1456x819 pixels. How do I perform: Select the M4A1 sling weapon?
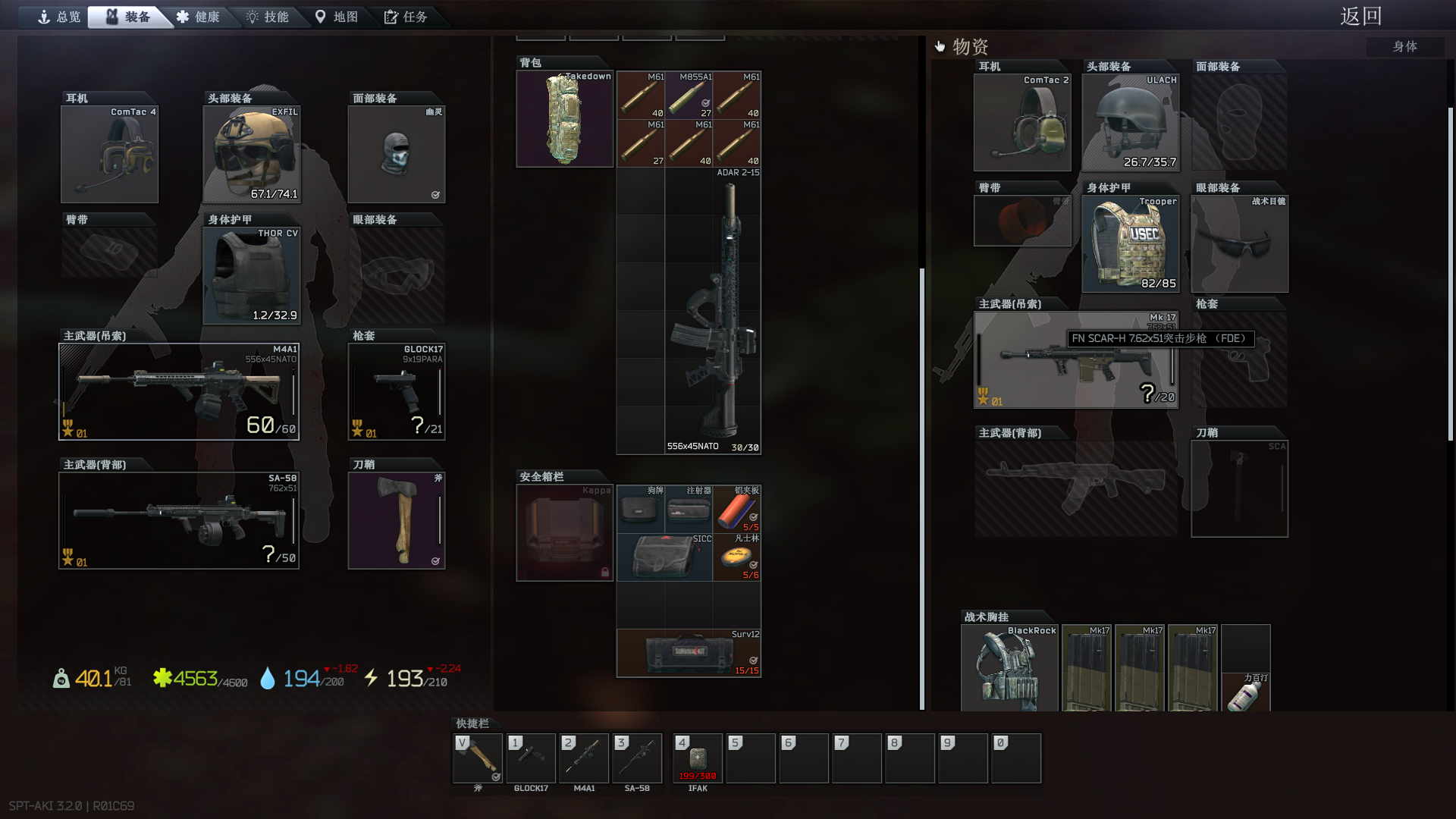tap(179, 392)
